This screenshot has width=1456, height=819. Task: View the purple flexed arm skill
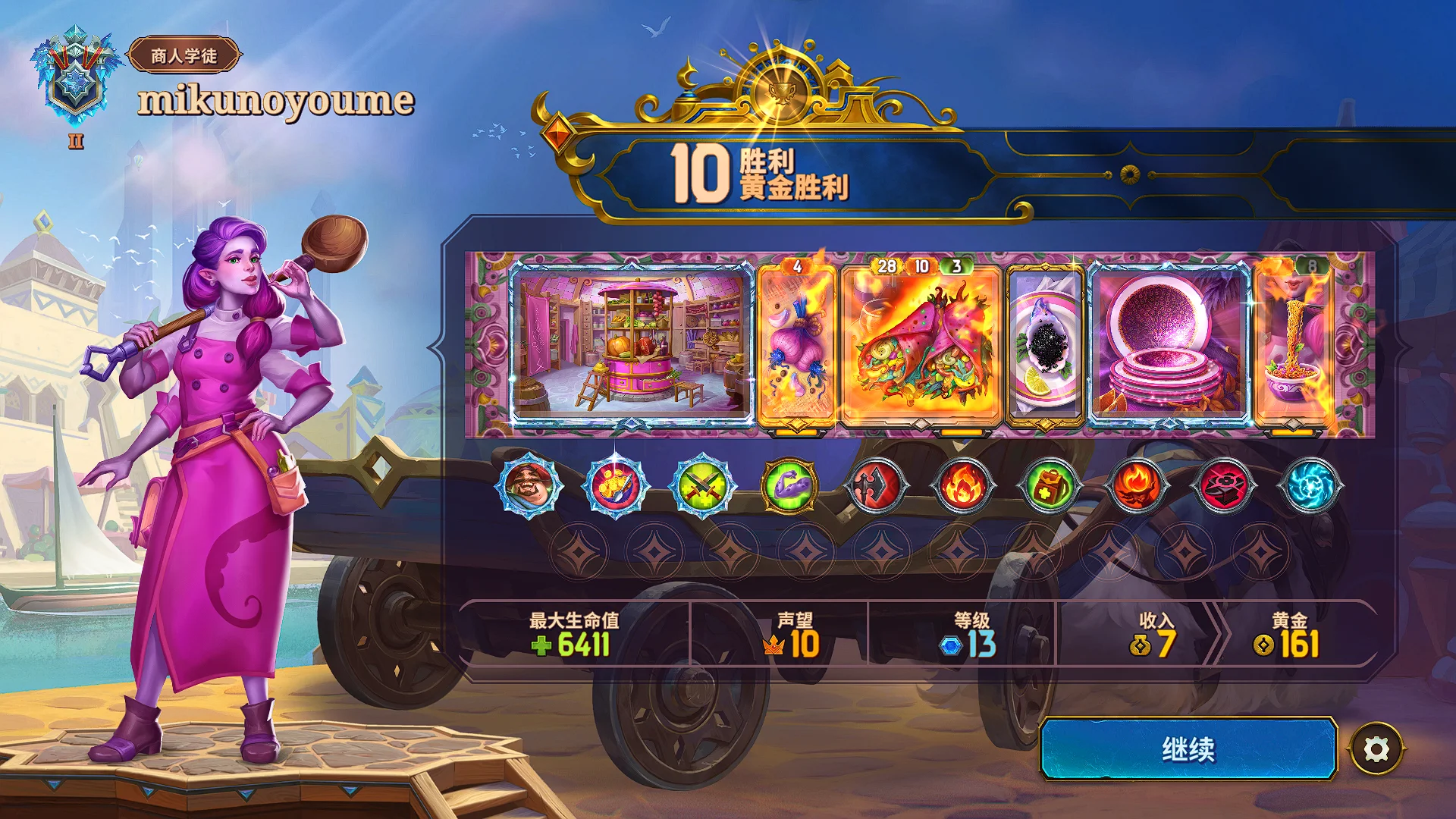pyautogui.click(x=789, y=485)
